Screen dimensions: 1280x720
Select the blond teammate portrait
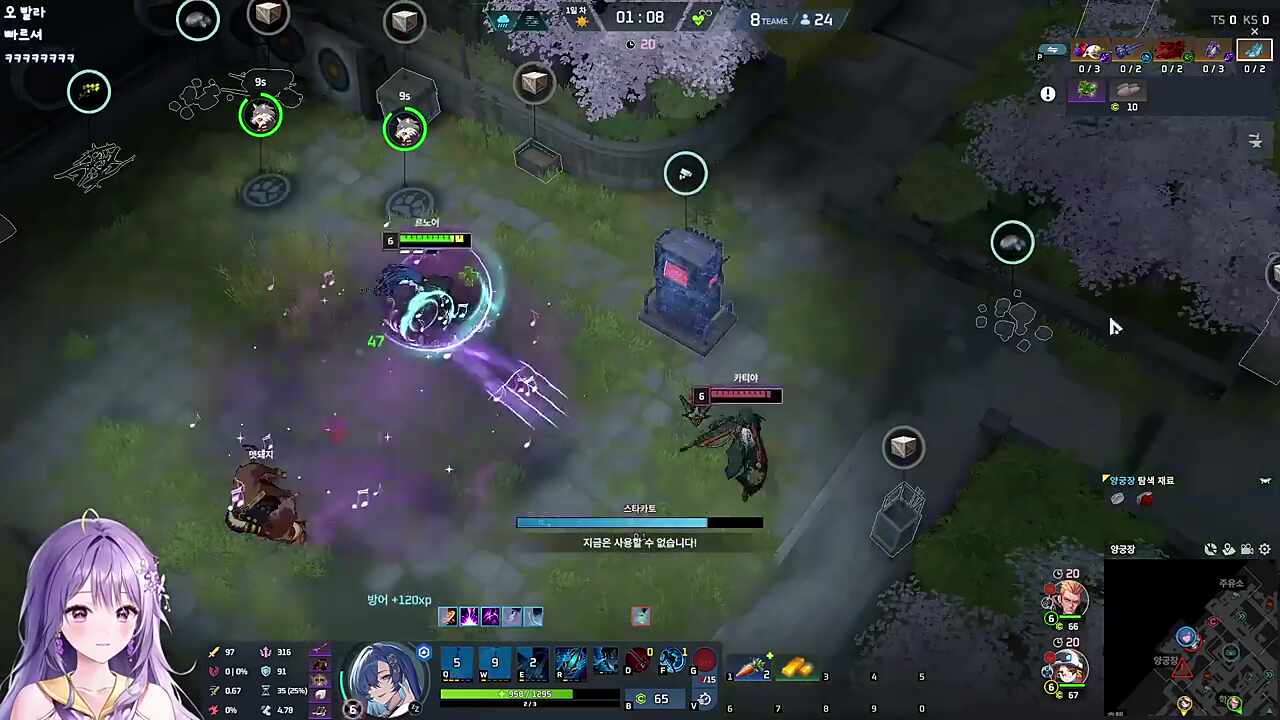point(1070,601)
